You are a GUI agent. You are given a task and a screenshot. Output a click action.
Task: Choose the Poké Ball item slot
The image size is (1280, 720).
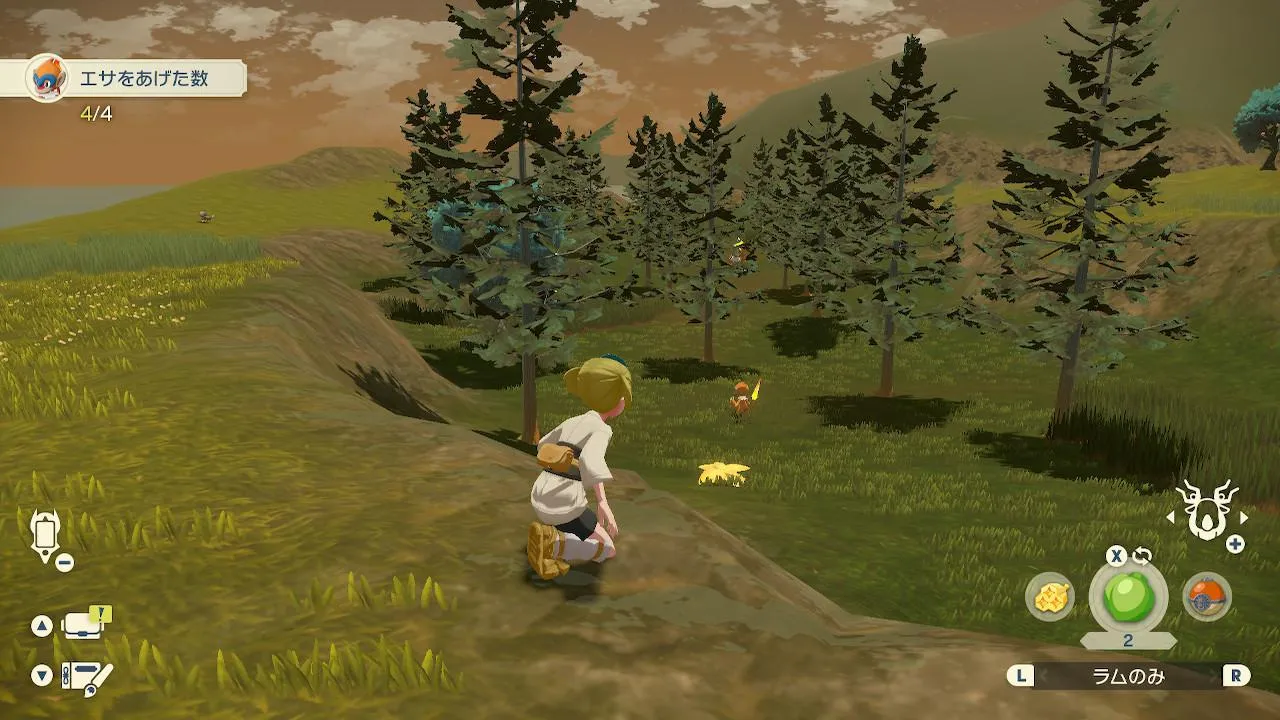coord(1206,597)
